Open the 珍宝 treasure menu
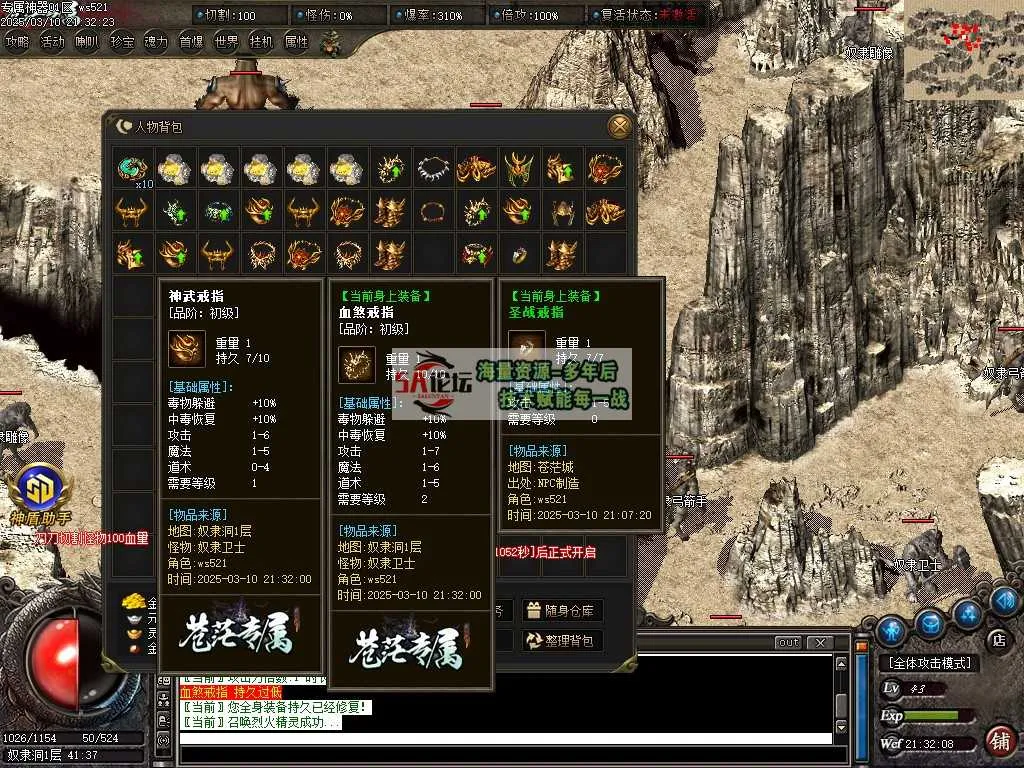The image size is (1024, 768). (122, 42)
